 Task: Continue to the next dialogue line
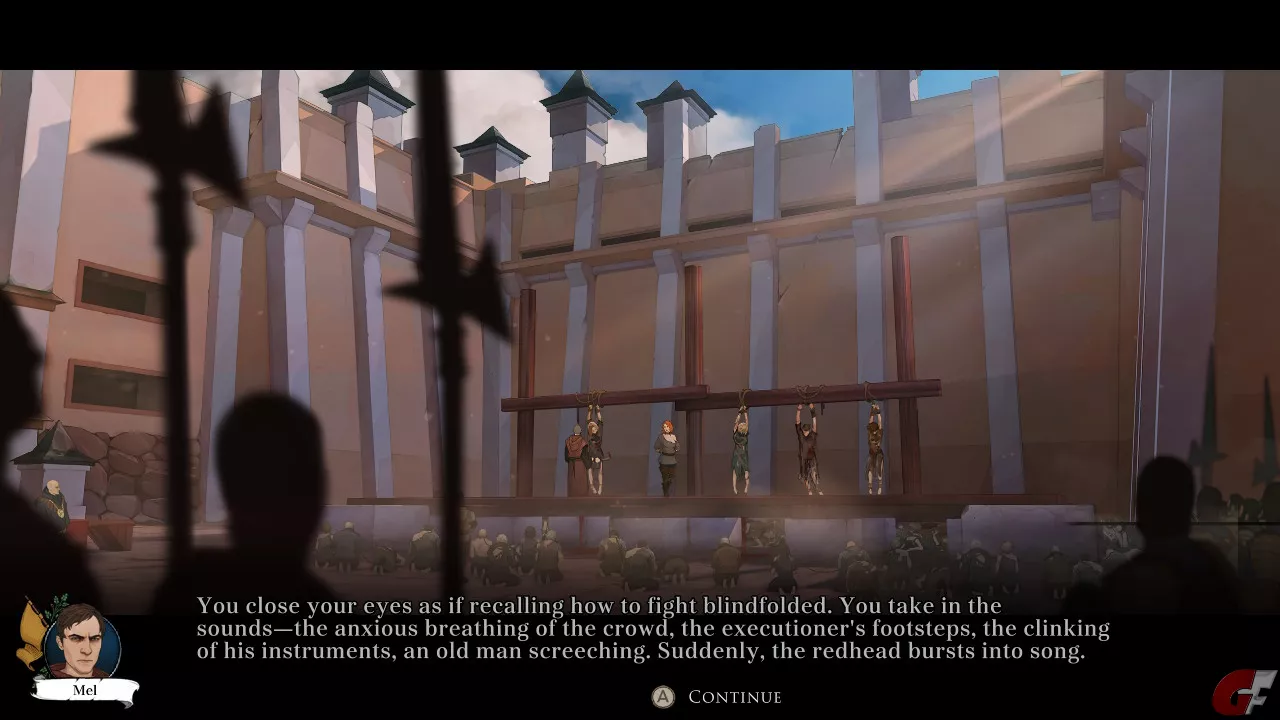coord(719,697)
